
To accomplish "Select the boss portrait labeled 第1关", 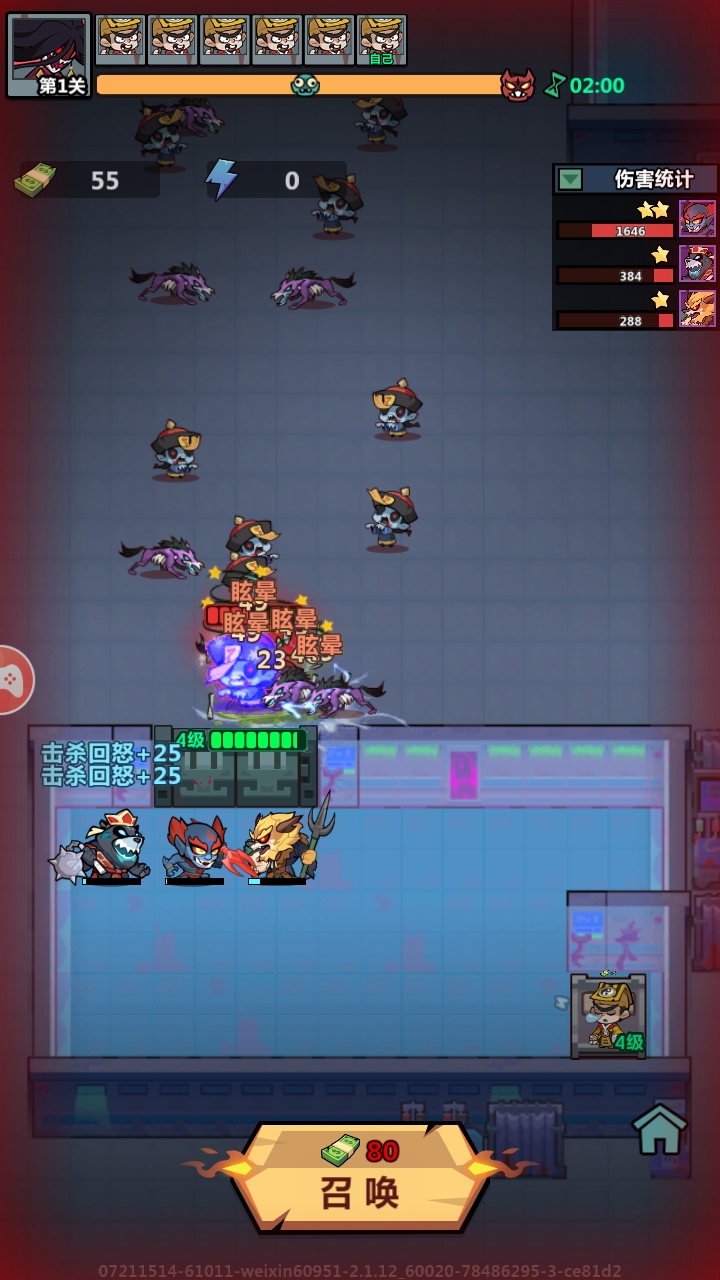I will (x=48, y=55).
